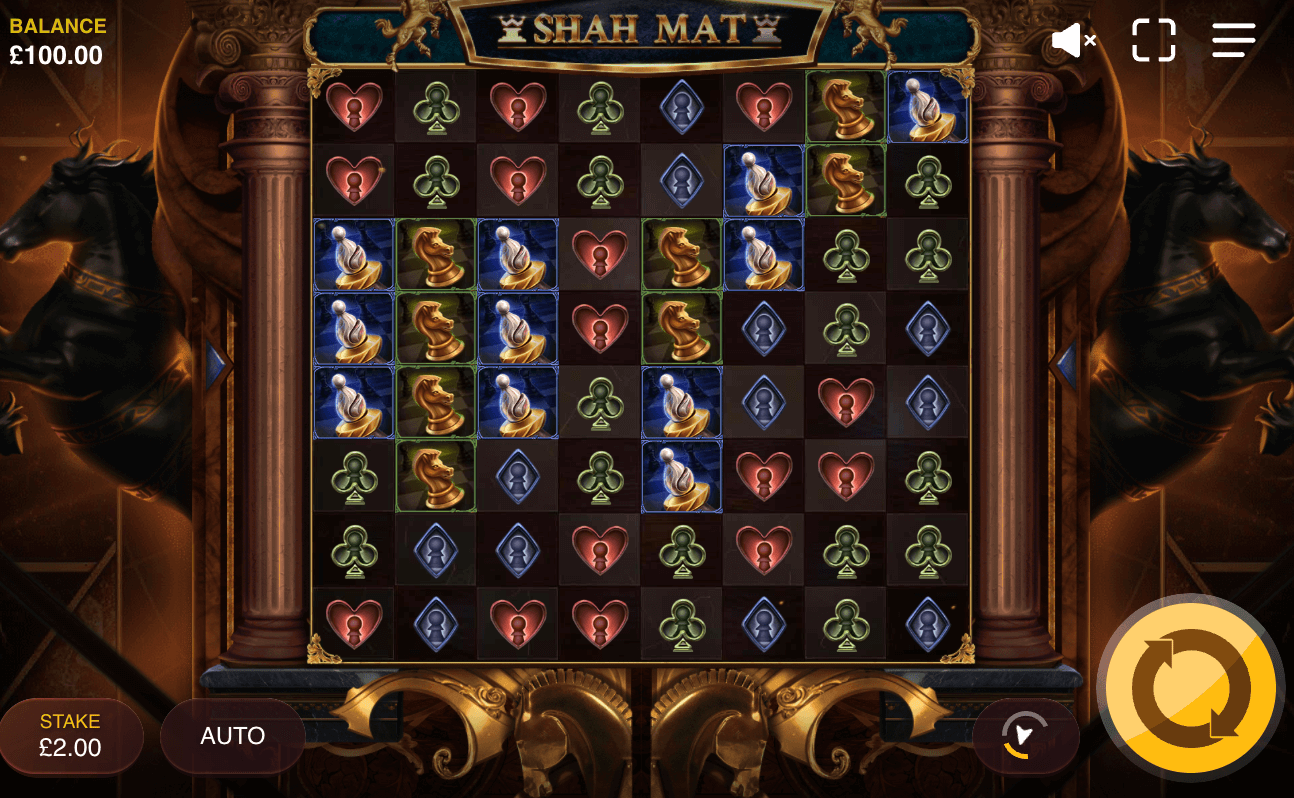1294x798 pixels.
Task: Open the AUTO spin options
Action: [x=232, y=736]
